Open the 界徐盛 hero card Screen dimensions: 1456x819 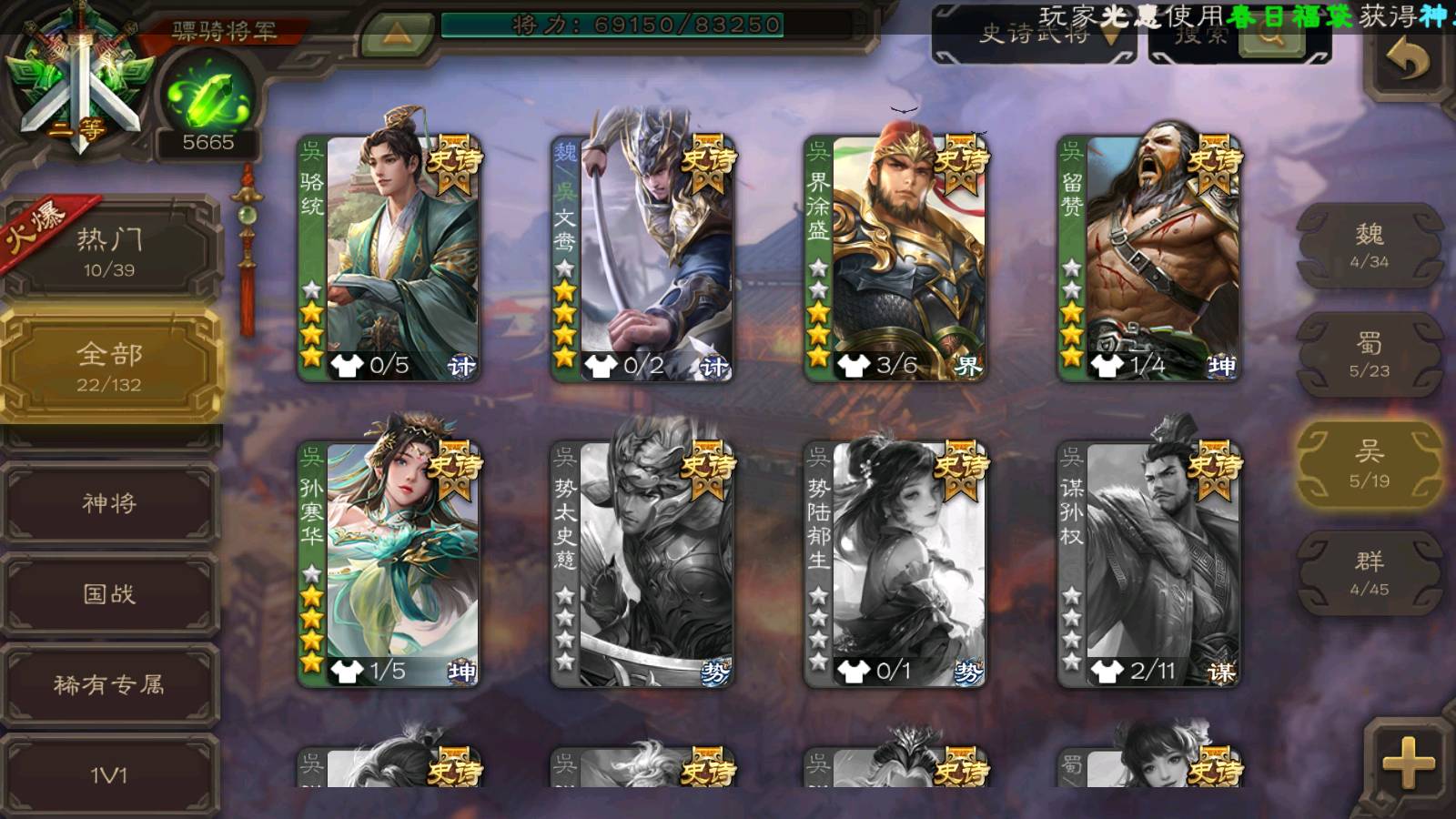(895, 258)
